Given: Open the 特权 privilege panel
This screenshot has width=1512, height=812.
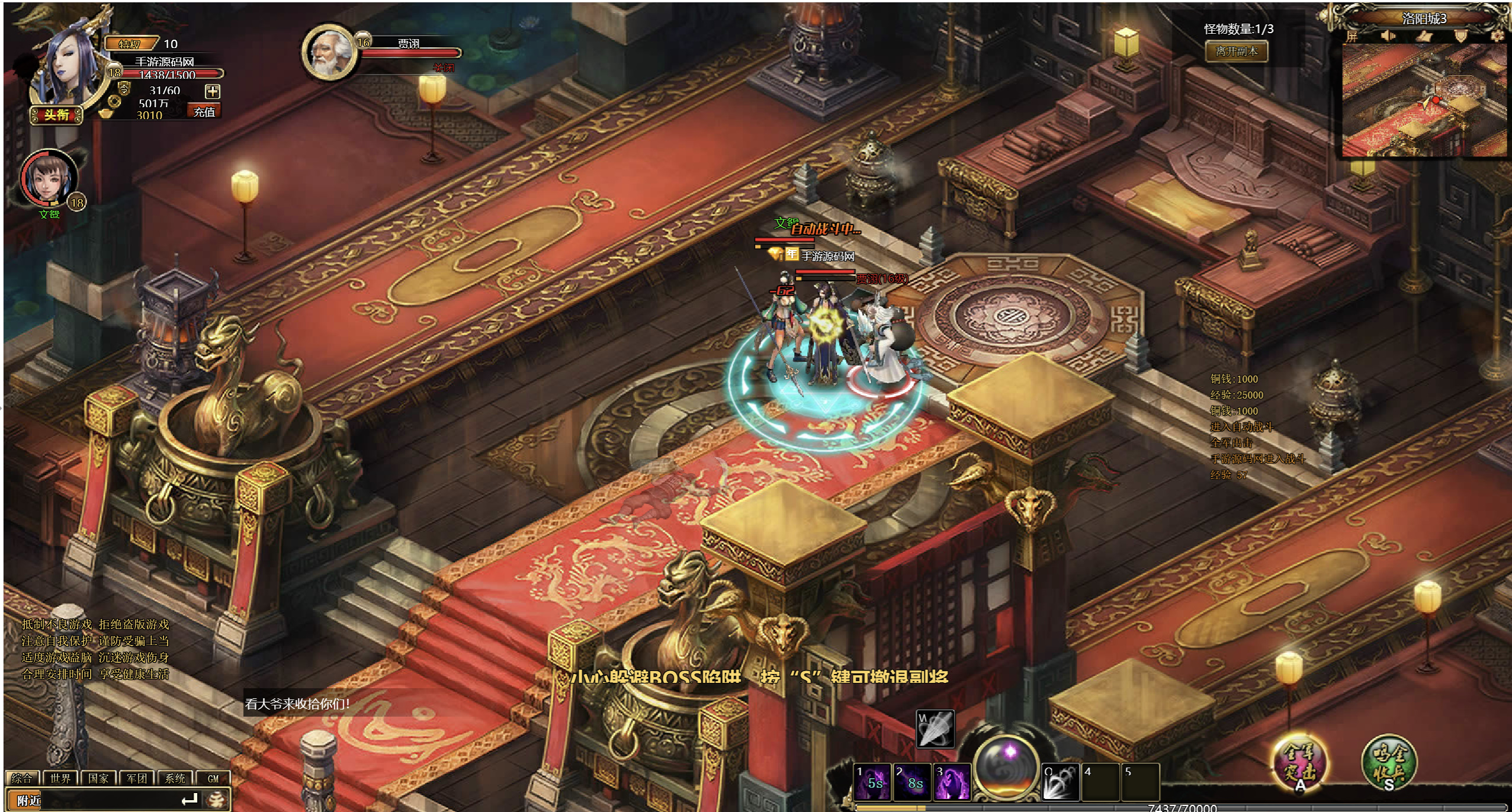Looking at the screenshot, I should [x=131, y=44].
